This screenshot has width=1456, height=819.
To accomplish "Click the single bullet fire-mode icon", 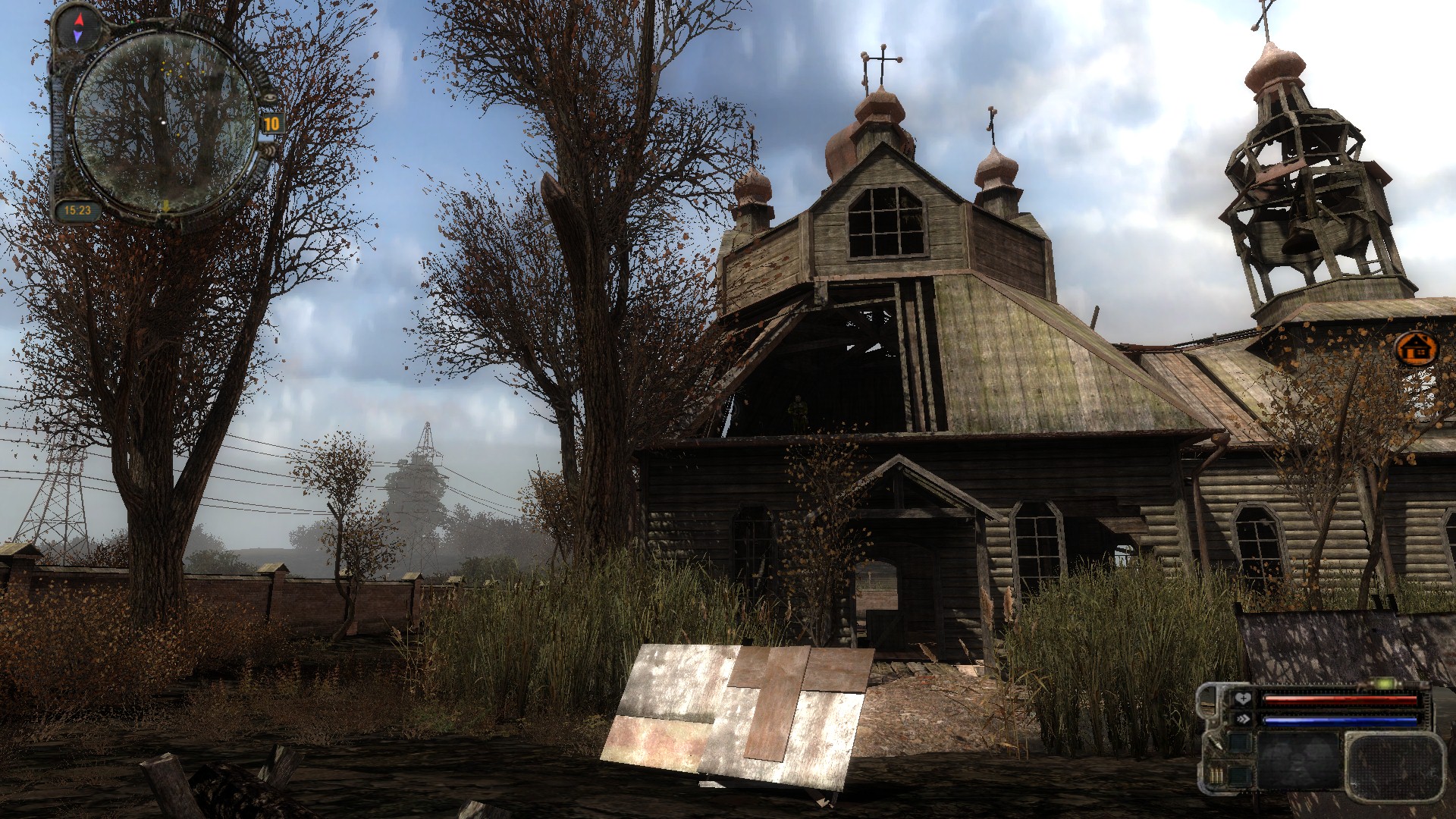I will [1216, 744].
